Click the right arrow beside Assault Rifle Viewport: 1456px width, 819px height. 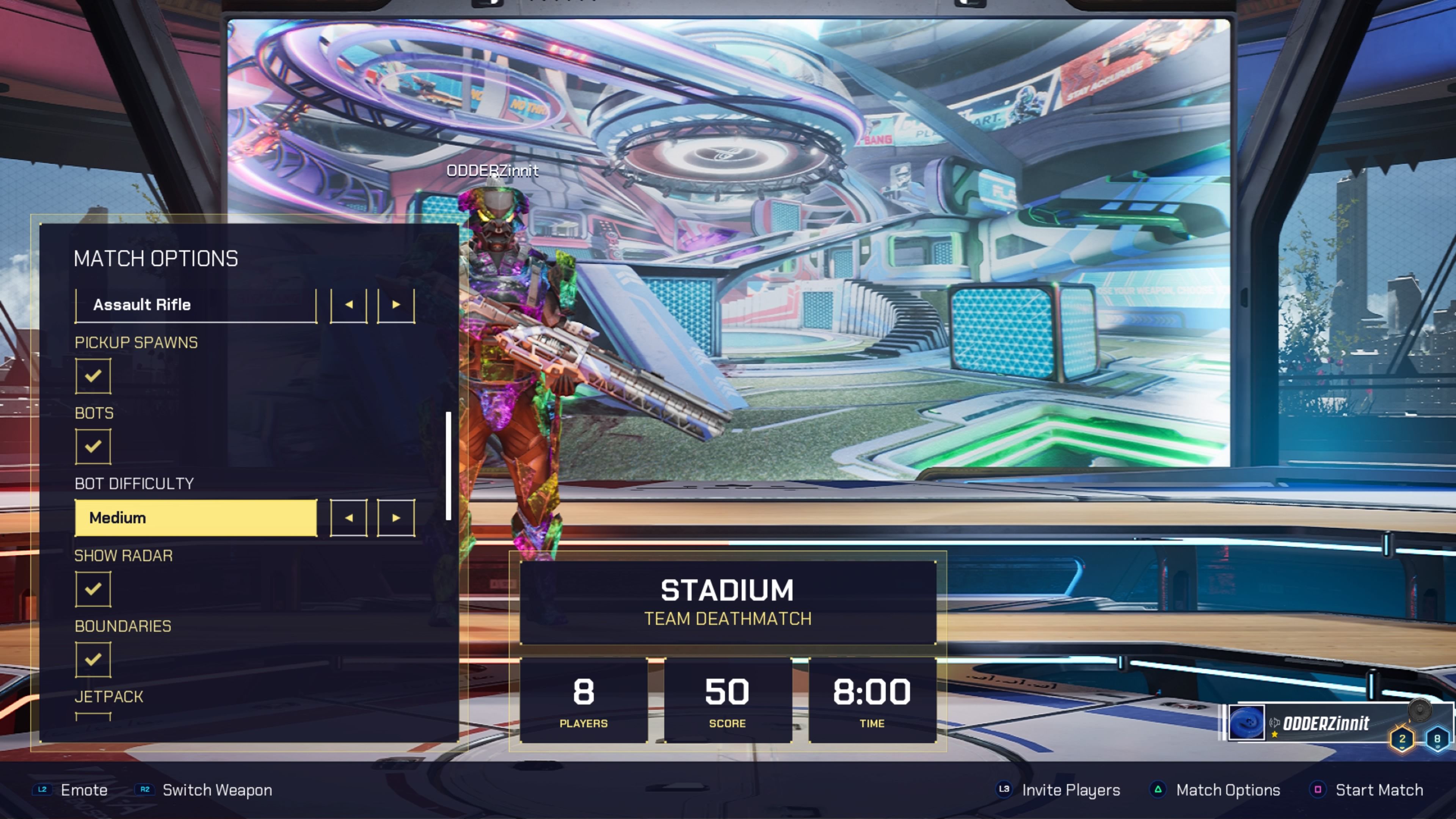pos(395,304)
